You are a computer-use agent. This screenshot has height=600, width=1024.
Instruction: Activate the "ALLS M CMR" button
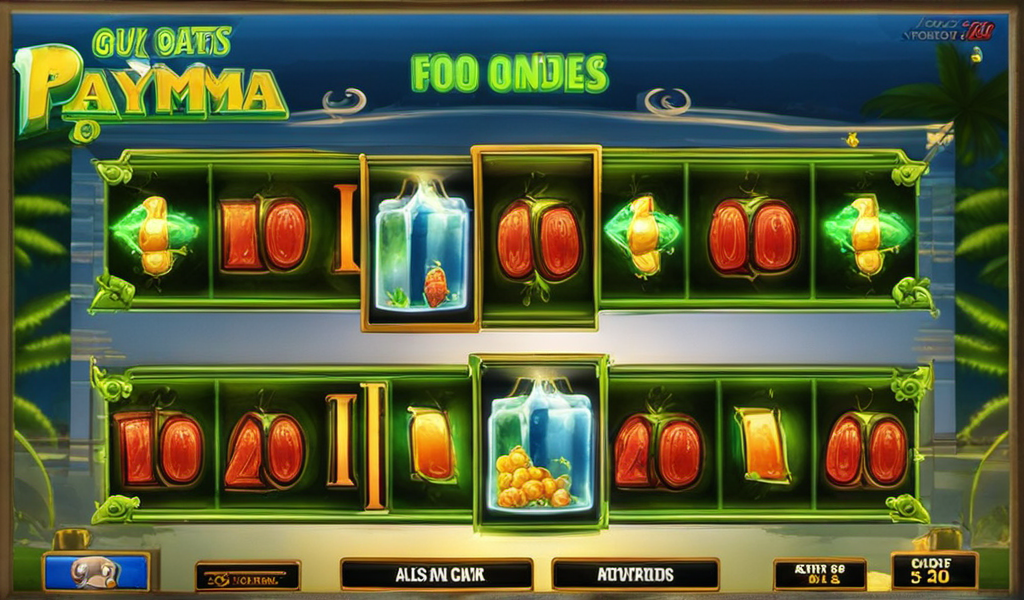436,575
